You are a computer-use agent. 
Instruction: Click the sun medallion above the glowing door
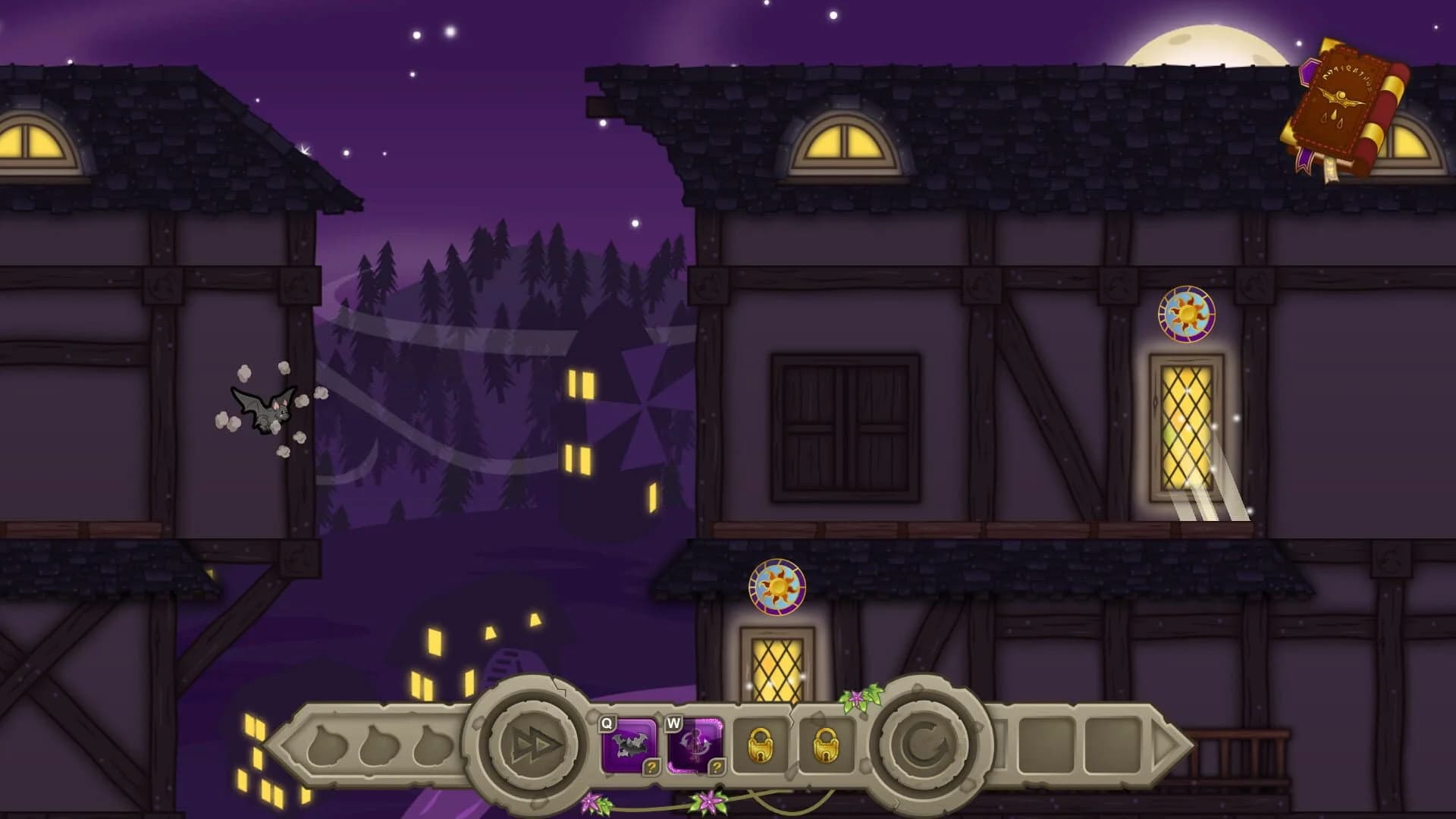[1187, 315]
